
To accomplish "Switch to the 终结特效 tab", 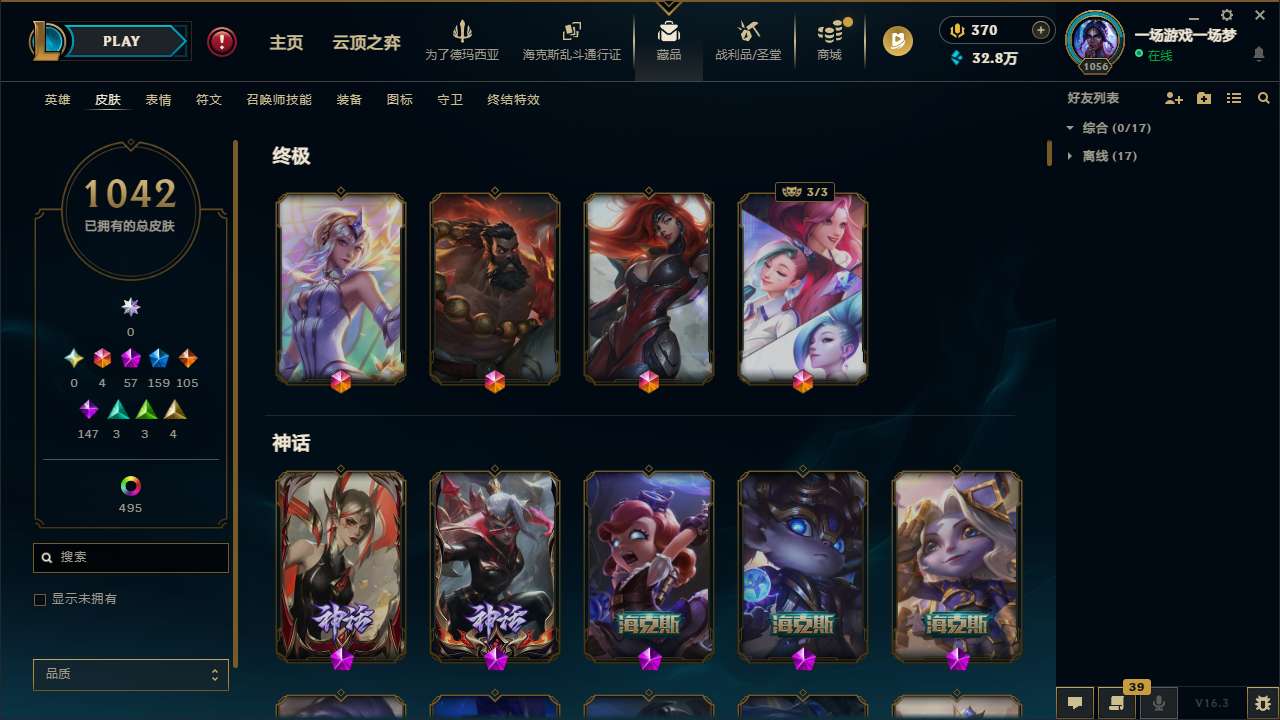I will [513, 100].
